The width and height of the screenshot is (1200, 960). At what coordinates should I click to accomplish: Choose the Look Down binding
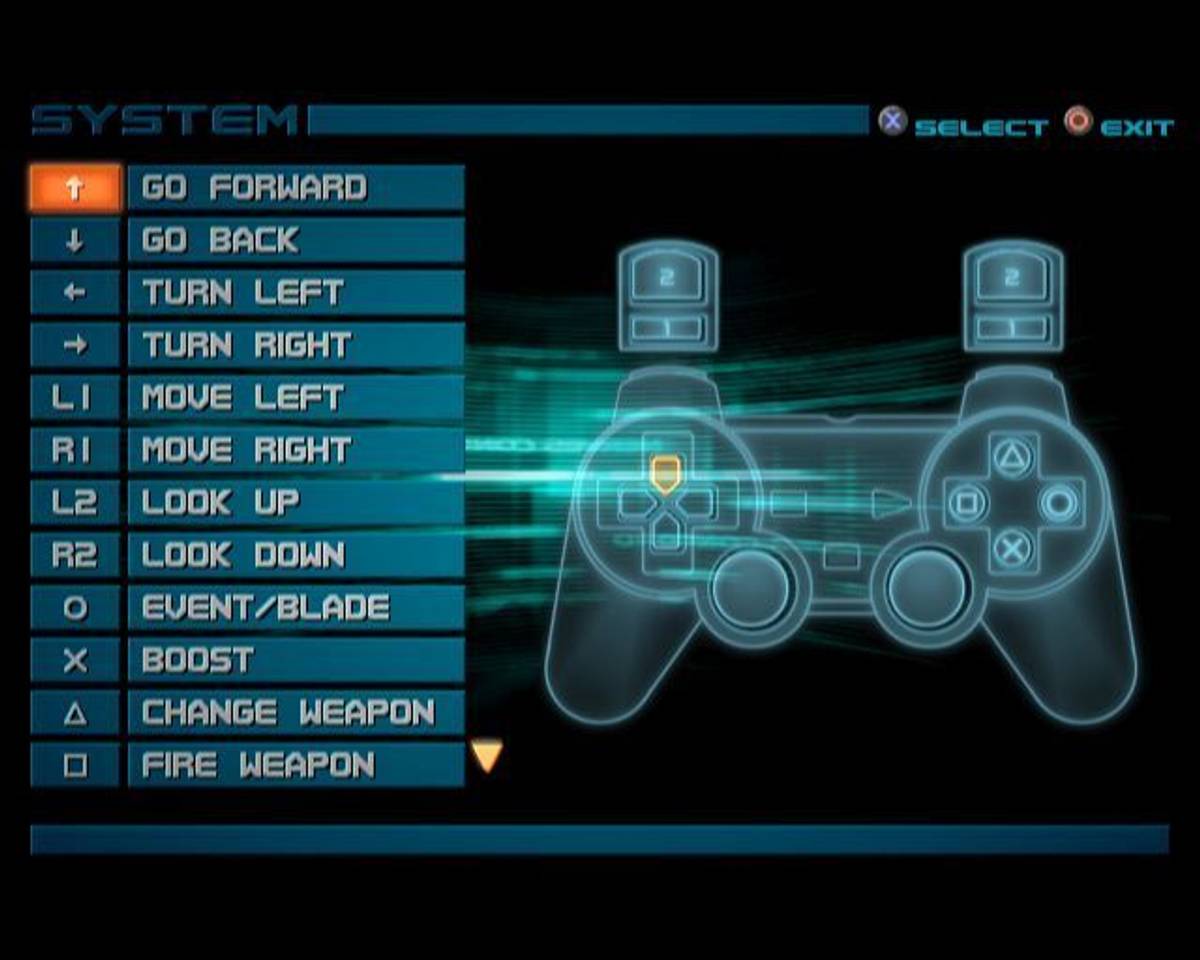(x=296, y=556)
